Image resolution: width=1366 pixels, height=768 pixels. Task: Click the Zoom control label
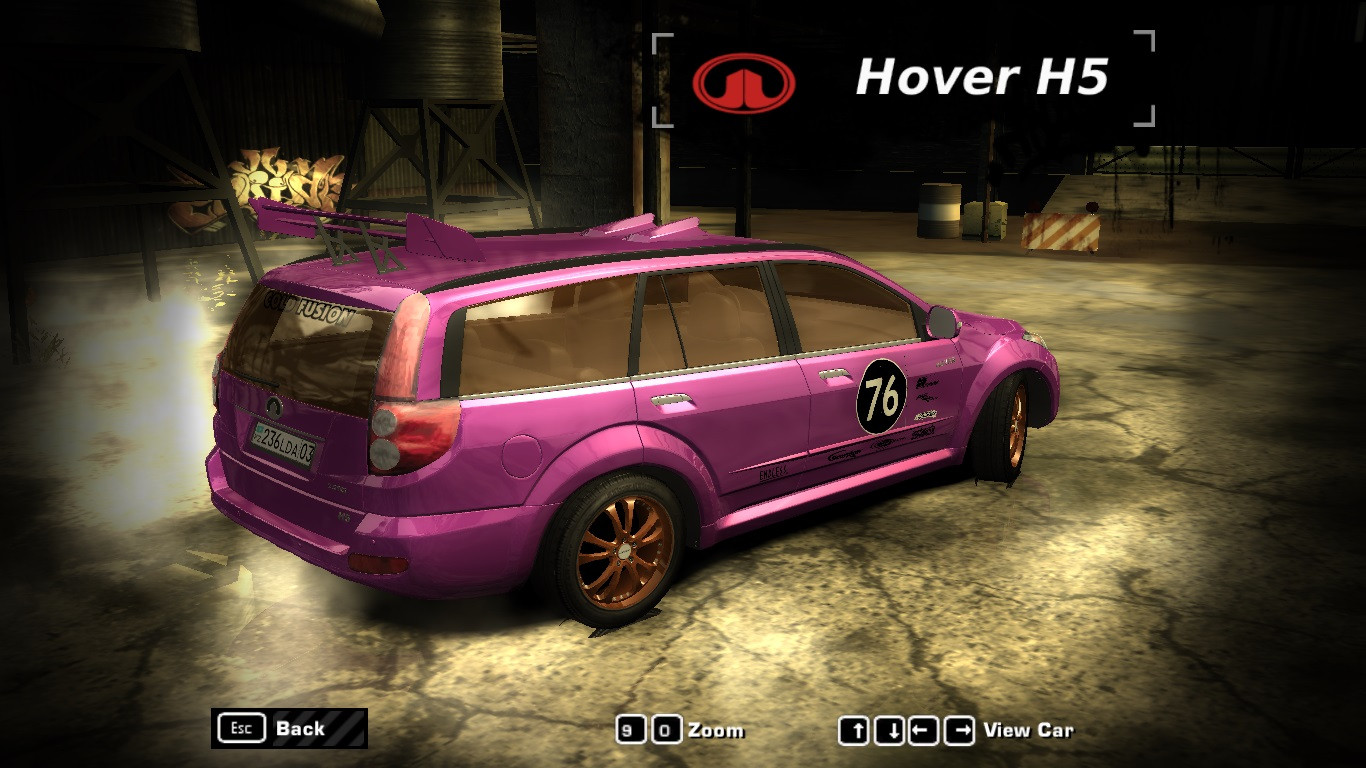(714, 729)
